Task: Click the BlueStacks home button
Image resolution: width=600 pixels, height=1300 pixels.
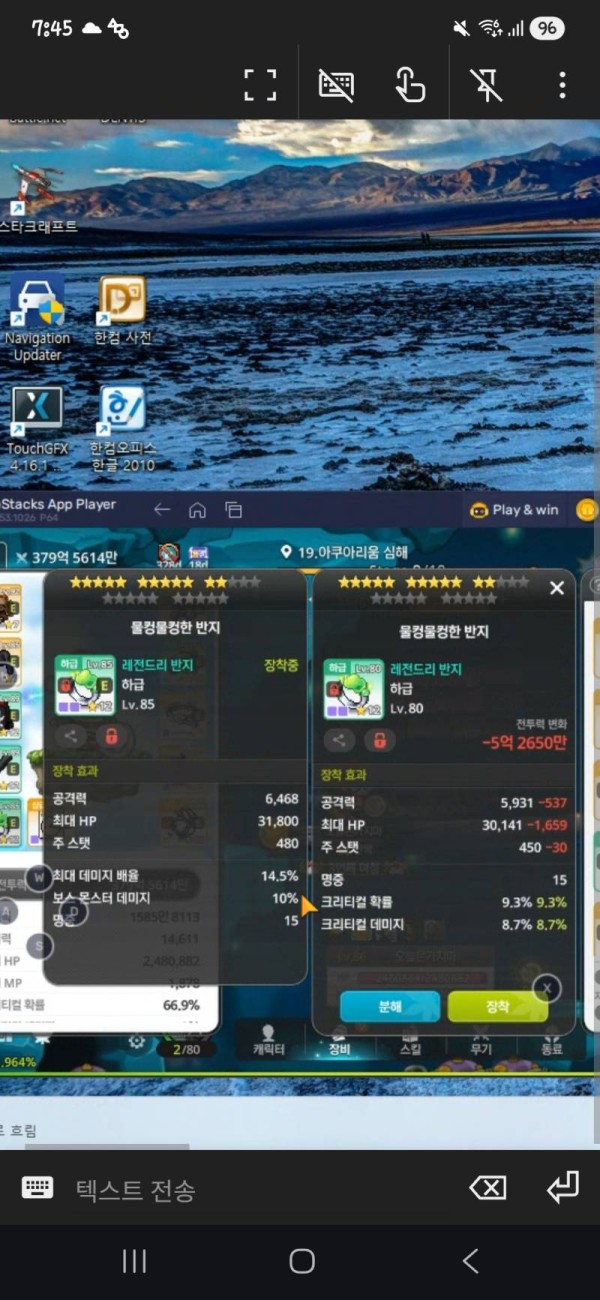Action: click(x=197, y=510)
